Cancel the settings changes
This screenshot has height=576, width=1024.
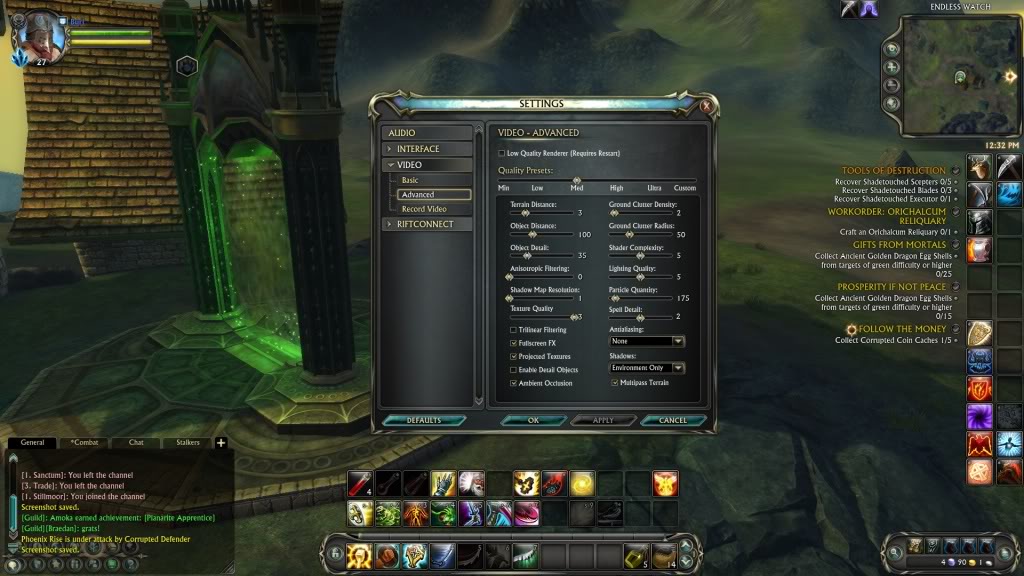point(673,420)
